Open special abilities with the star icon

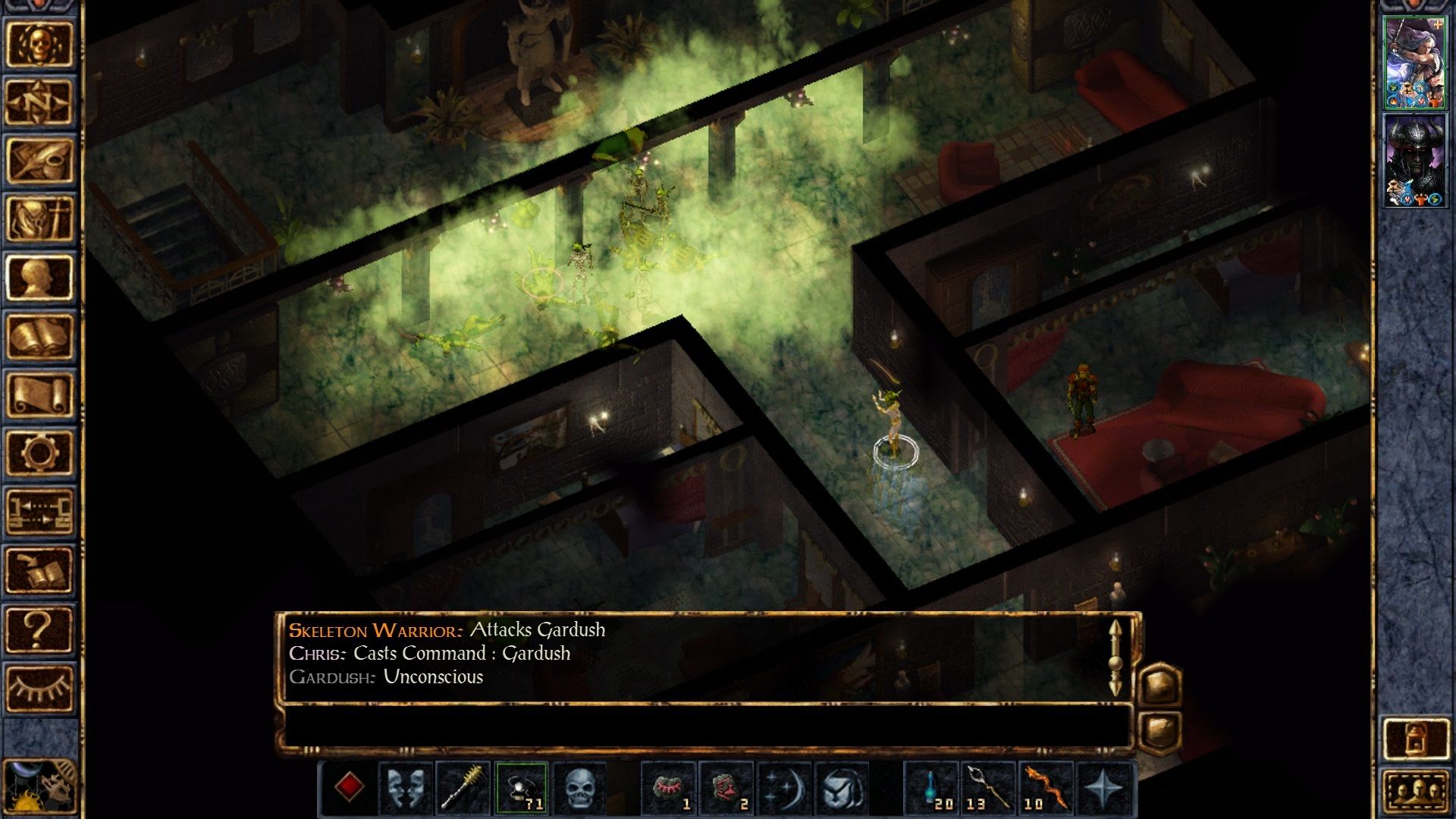click(x=1103, y=789)
